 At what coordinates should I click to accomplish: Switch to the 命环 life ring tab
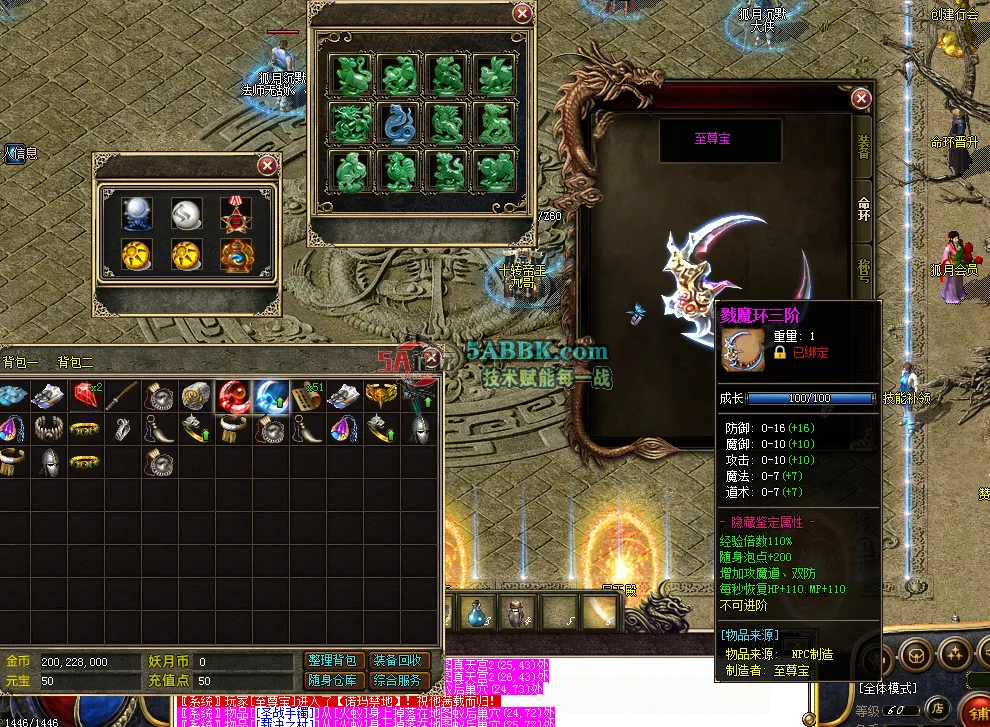[x=863, y=208]
